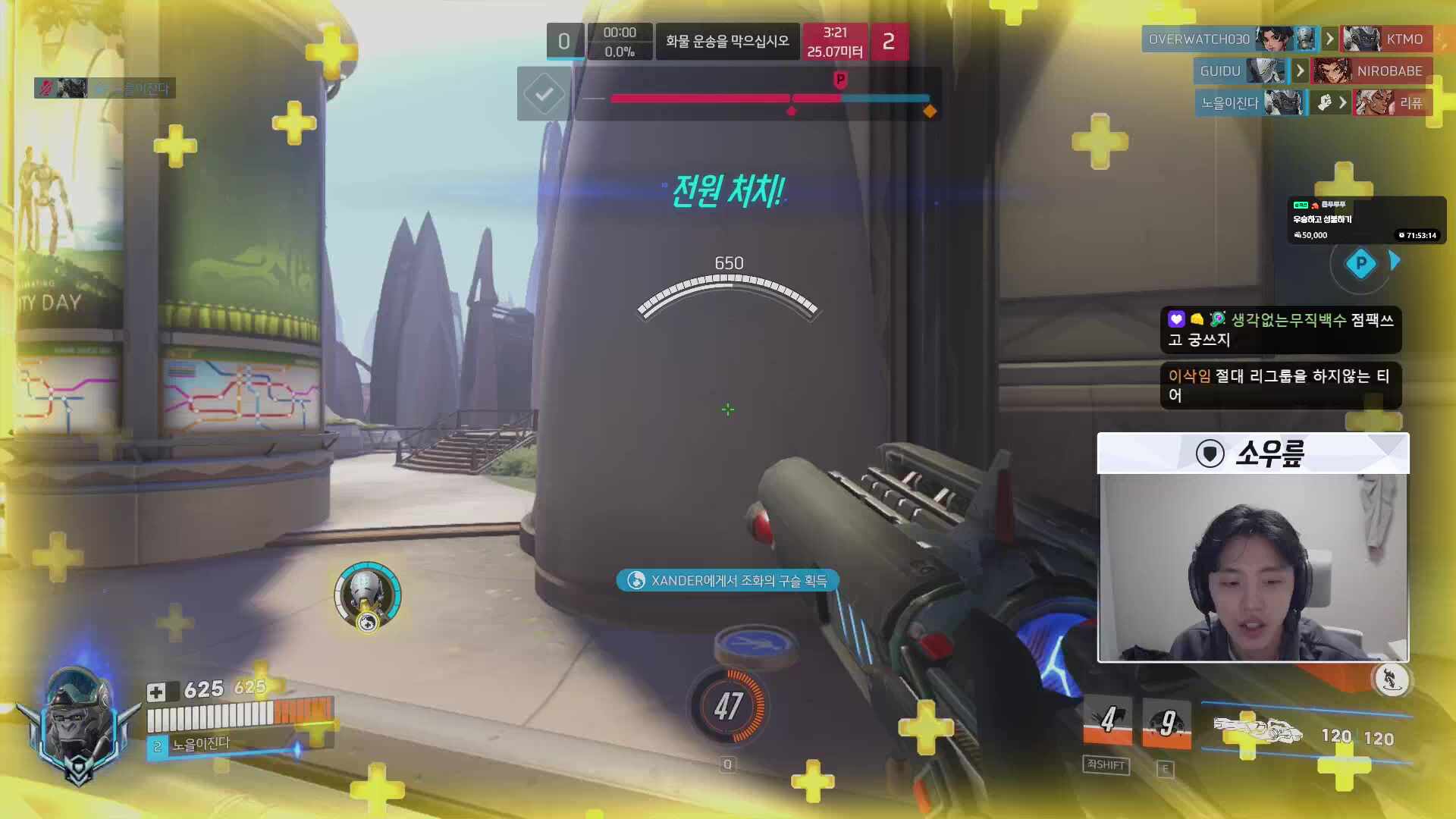Open the donation goal widget showing 50,000
The width and height of the screenshot is (1456, 819).
1366,220
